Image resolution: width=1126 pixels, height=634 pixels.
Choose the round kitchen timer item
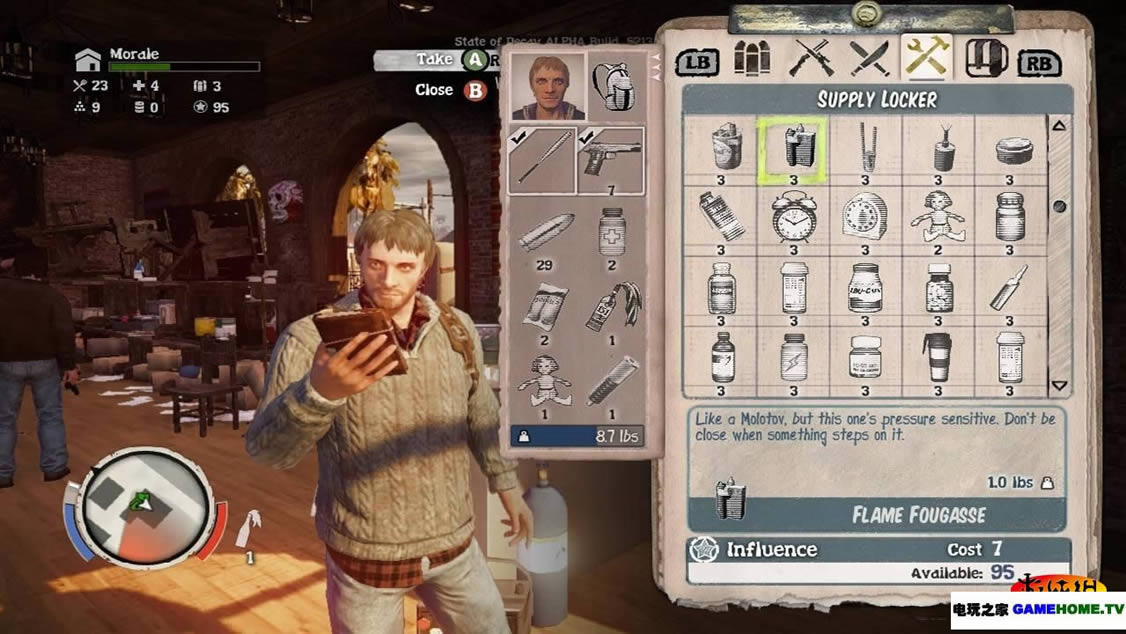(864, 216)
